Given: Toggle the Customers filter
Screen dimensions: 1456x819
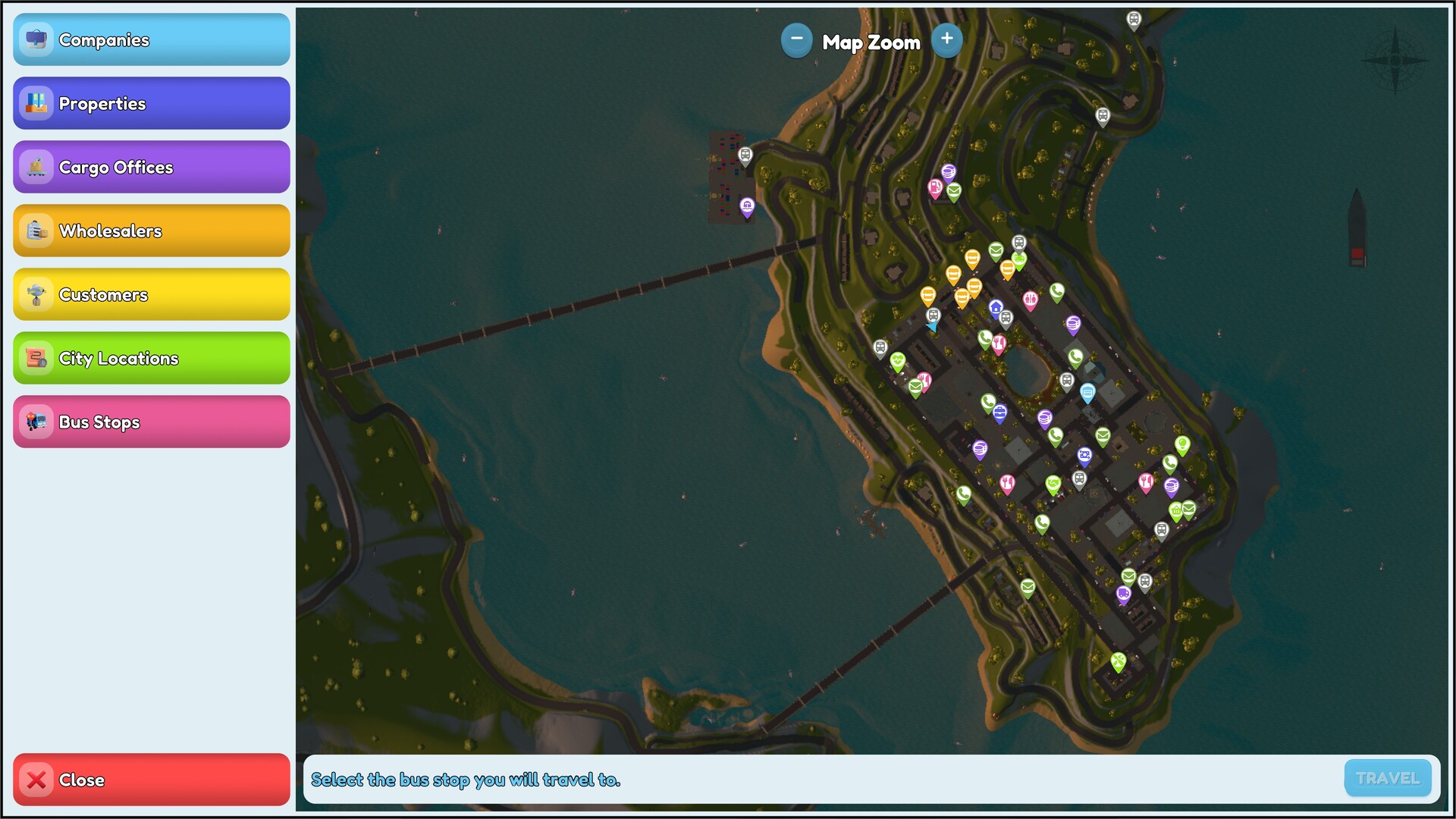Looking at the screenshot, I should (151, 294).
